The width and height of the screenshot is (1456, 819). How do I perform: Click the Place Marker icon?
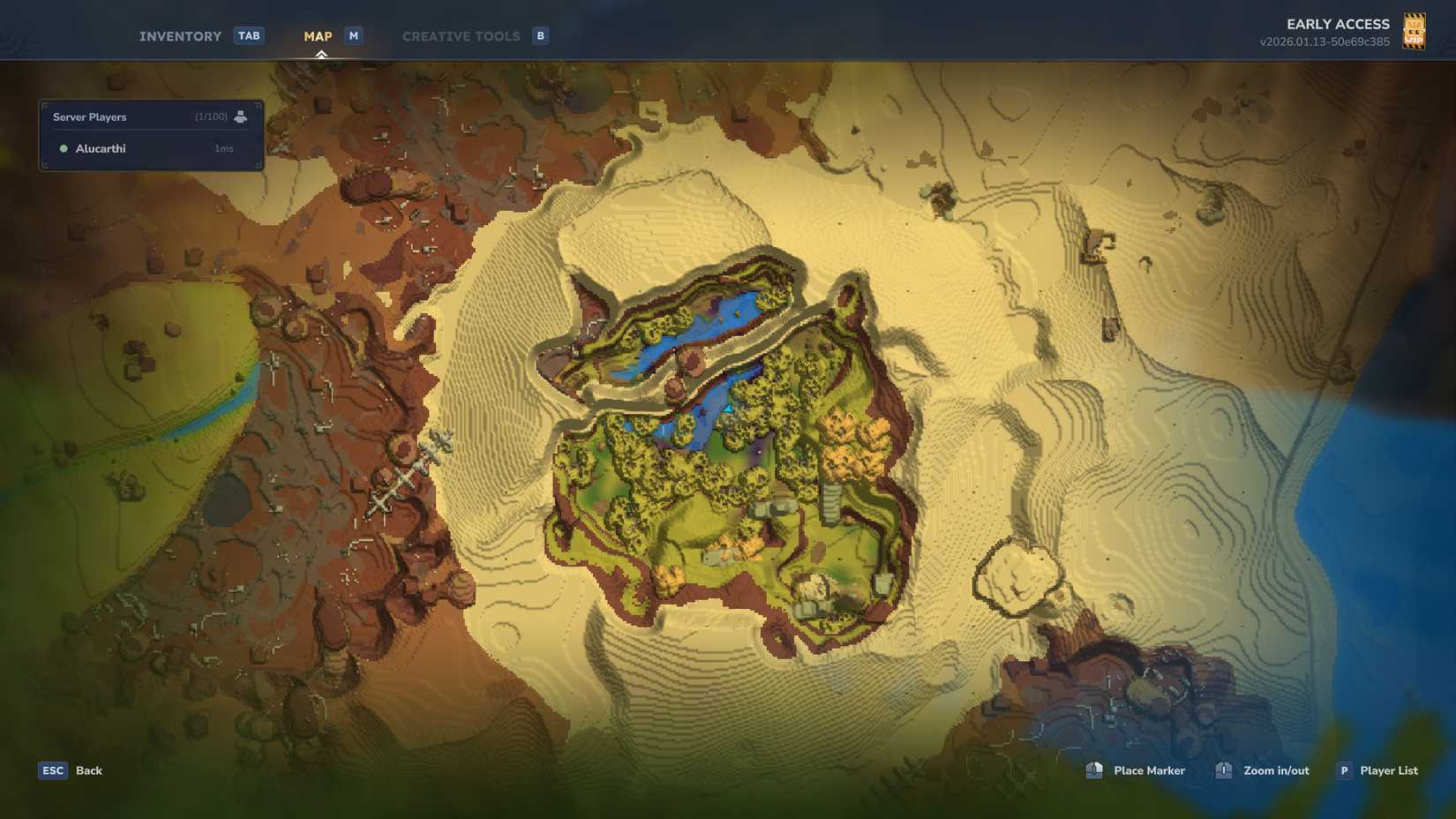coord(1094,770)
